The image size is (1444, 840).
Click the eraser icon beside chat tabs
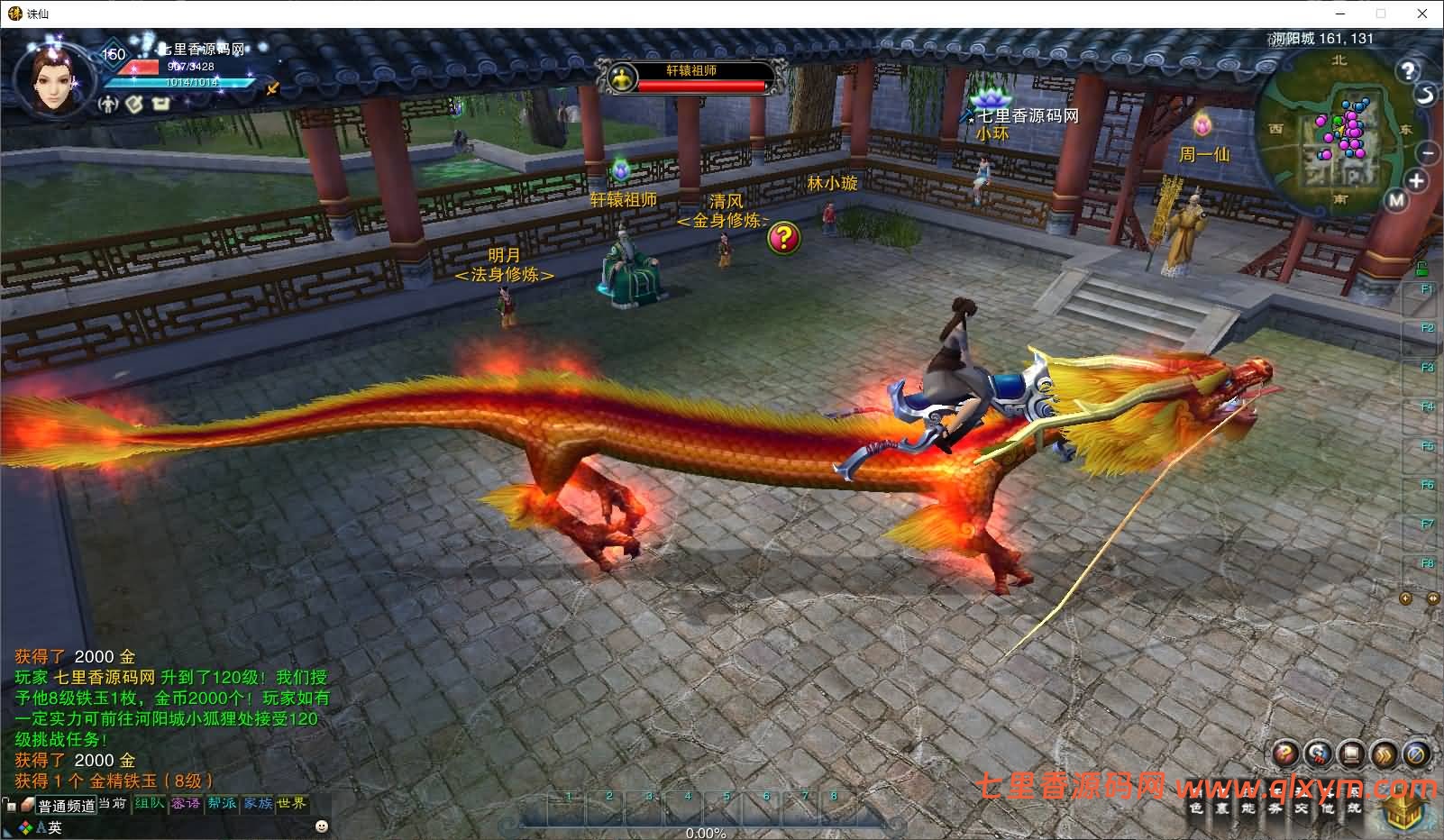(27, 806)
